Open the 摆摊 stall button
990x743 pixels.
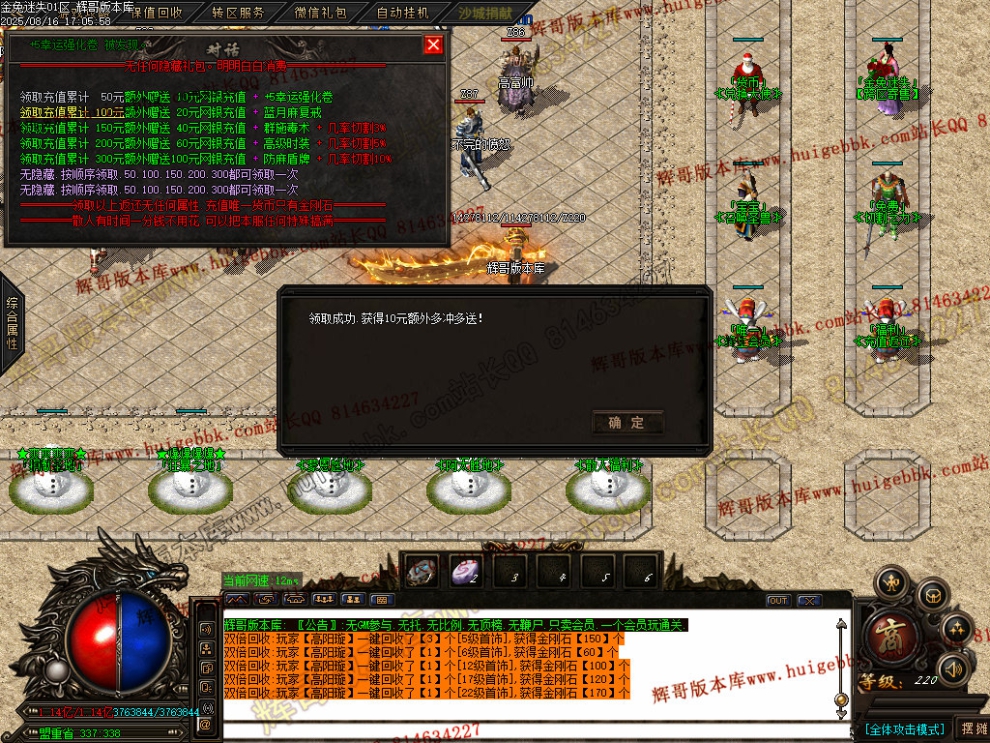(x=972, y=729)
